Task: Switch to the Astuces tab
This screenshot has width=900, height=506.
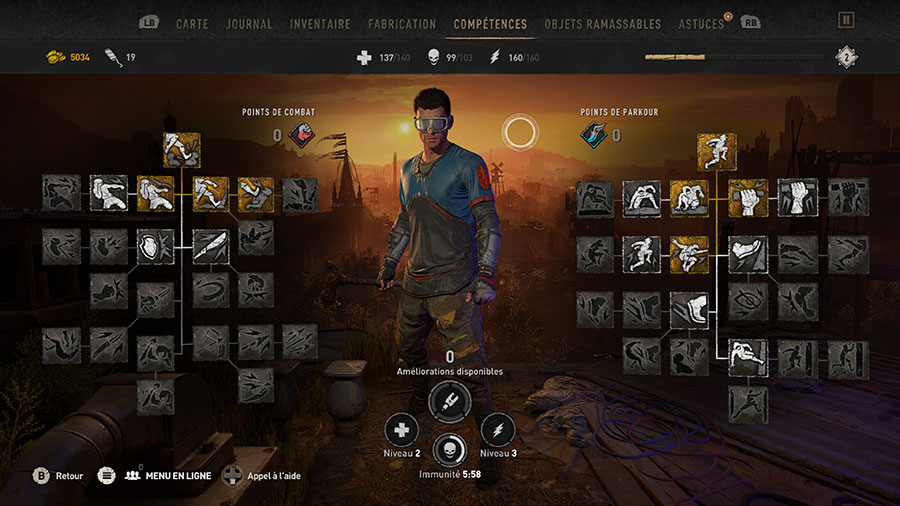Action: (x=701, y=23)
